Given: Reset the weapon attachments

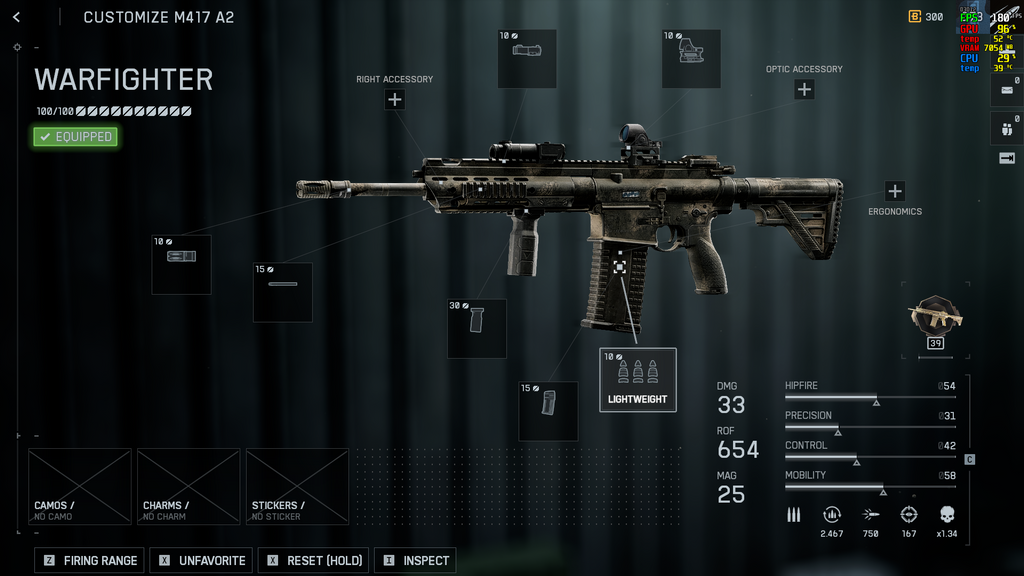Looking at the screenshot, I should click(314, 560).
